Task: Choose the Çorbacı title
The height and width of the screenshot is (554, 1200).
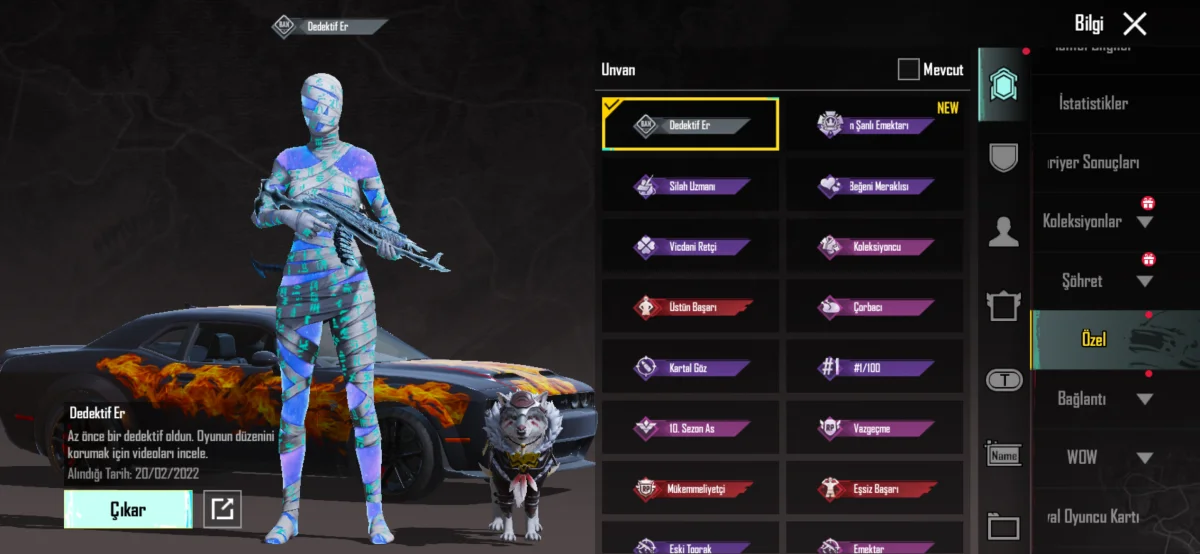Action: [875, 307]
